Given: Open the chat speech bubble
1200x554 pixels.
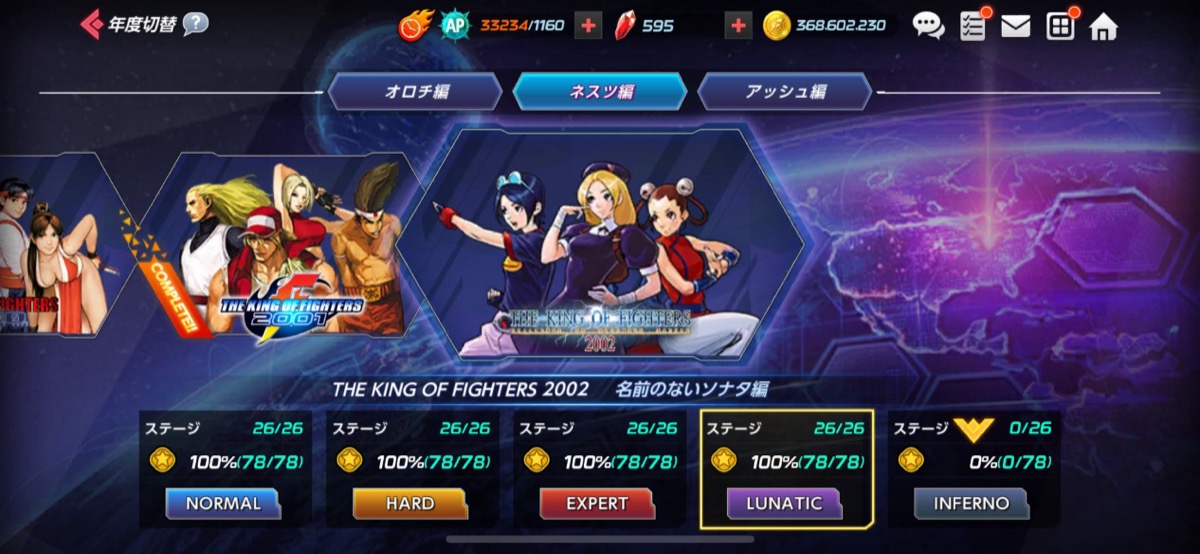Looking at the screenshot, I should 928,26.
